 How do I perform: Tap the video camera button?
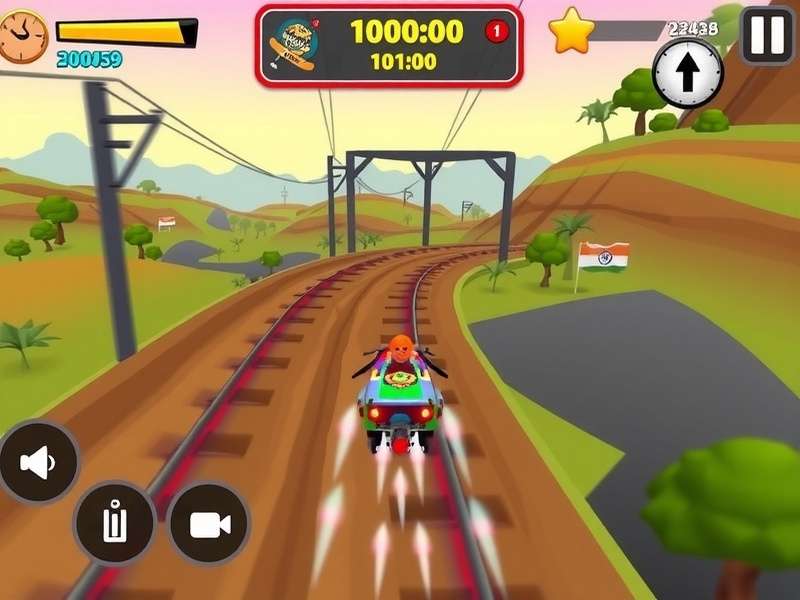click(209, 523)
